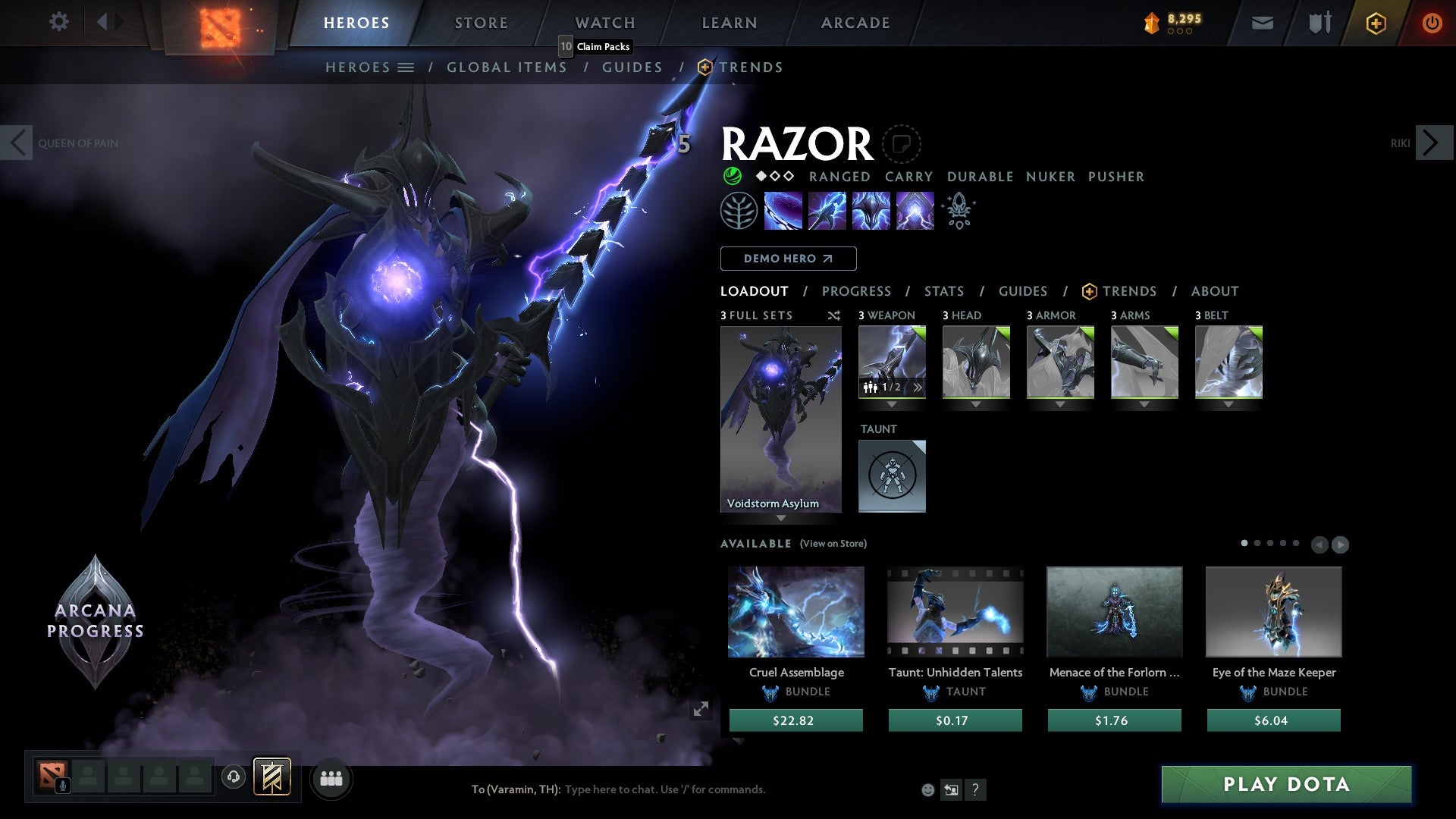
Task: Open the Store tab
Action: click(x=481, y=23)
